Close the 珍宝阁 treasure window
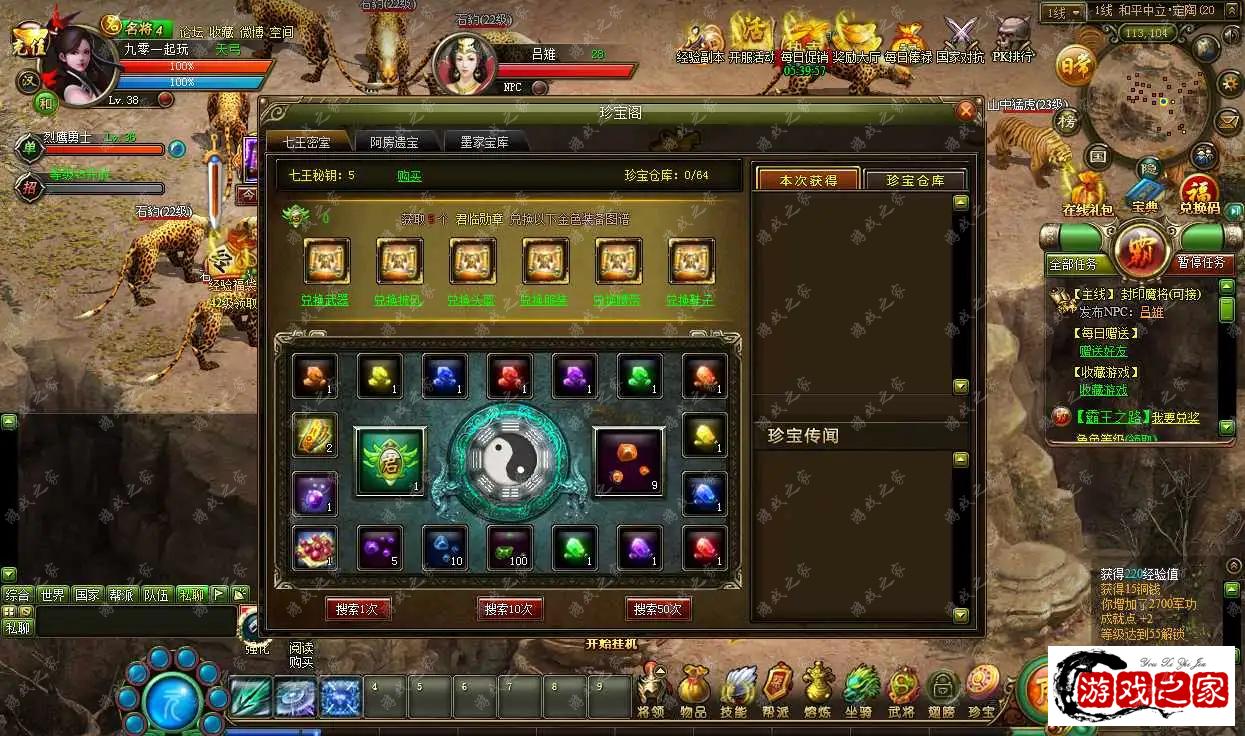 pos(966,111)
